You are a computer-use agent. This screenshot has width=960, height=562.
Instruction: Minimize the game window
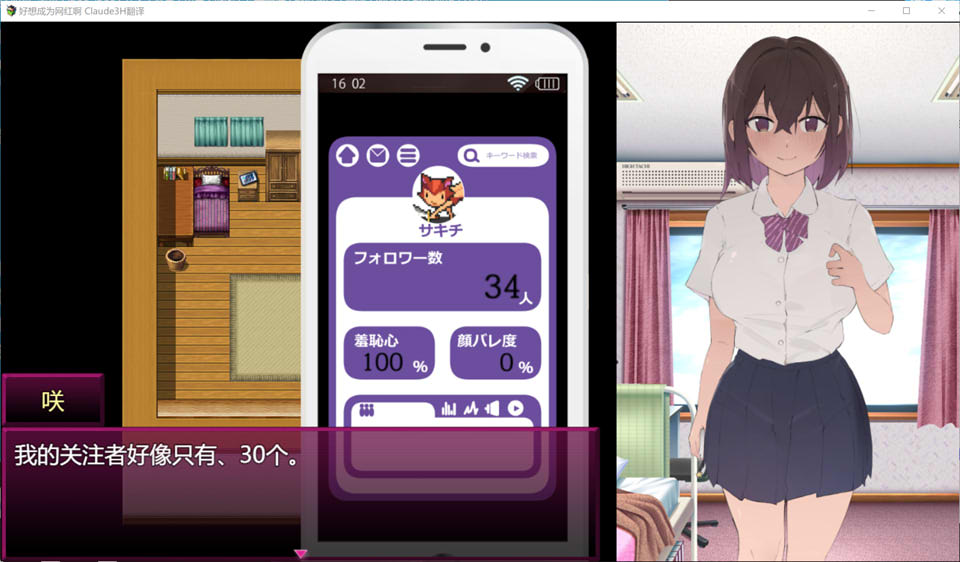point(872,11)
